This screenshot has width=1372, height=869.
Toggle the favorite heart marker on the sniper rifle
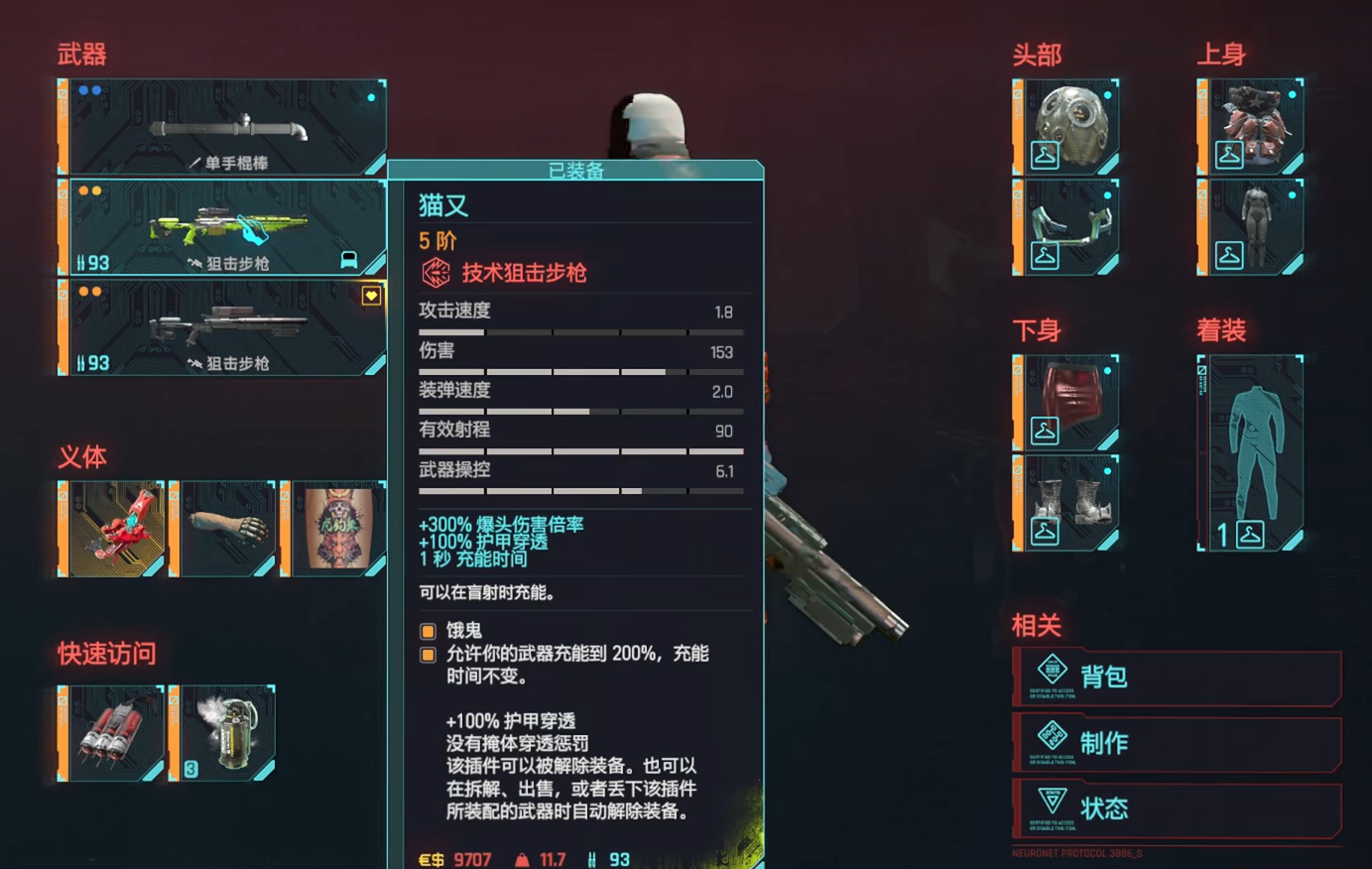click(371, 295)
